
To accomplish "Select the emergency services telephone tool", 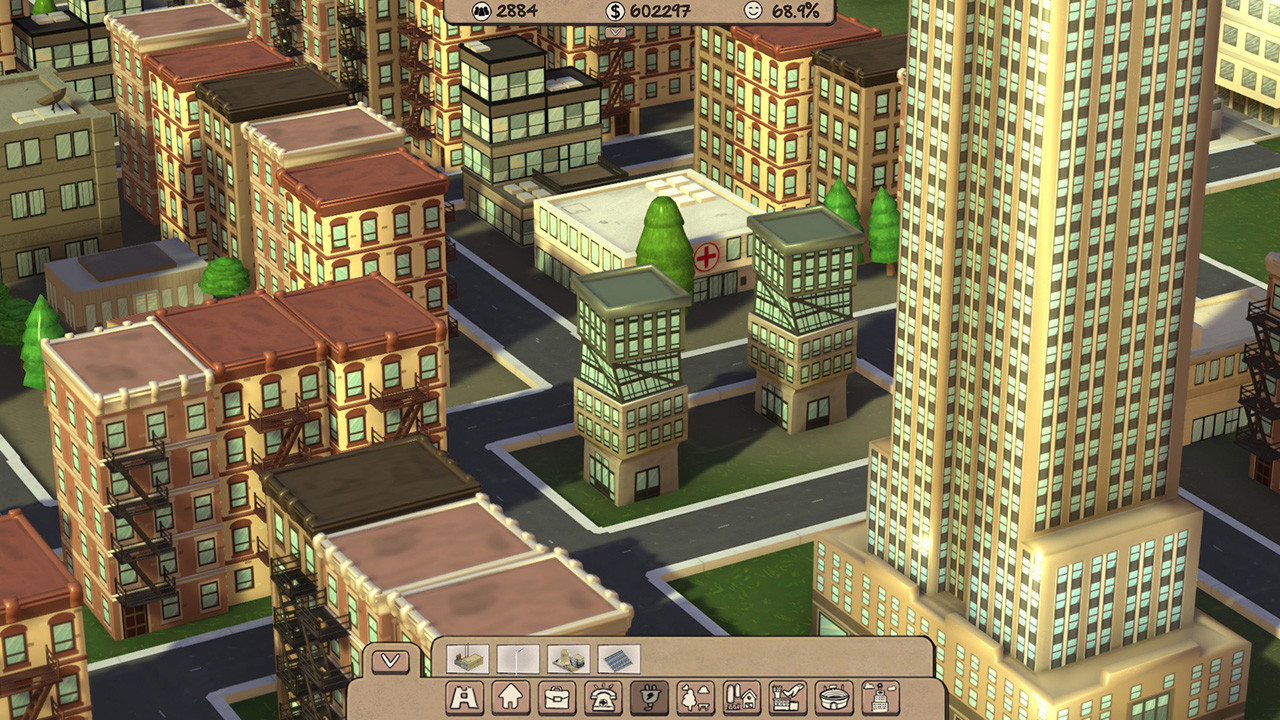I will tap(605, 696).
